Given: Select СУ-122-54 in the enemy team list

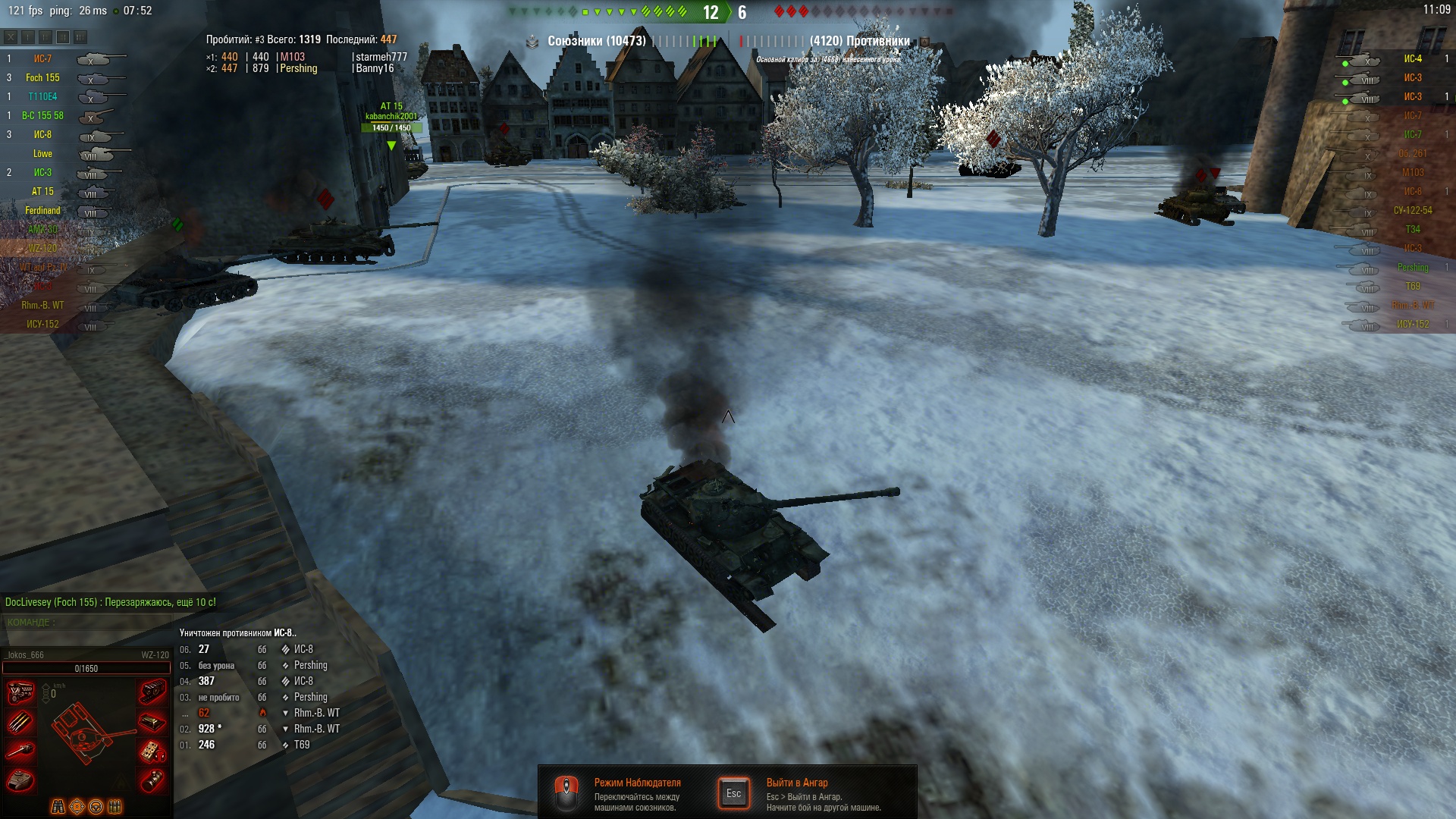Looking at the screenshot, I should coord(1412,210).
